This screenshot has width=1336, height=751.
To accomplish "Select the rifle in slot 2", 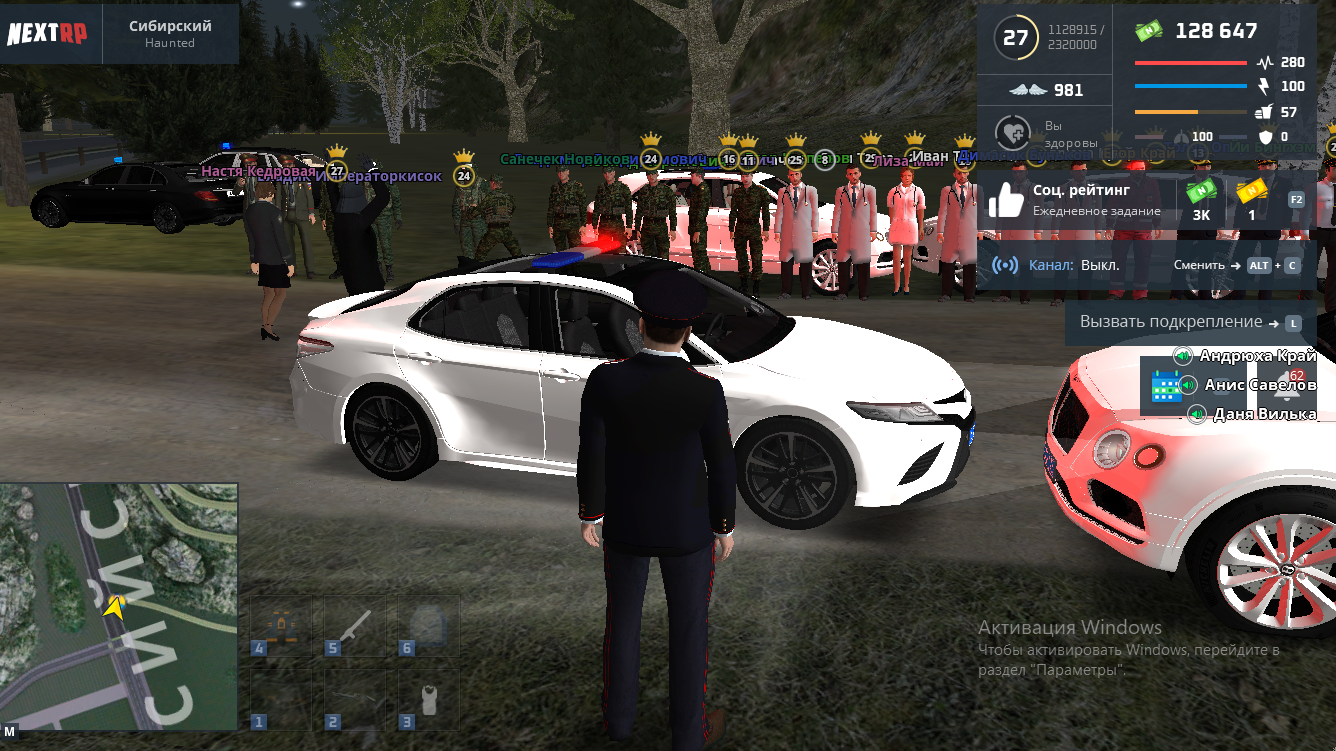I will coord(355,698).
